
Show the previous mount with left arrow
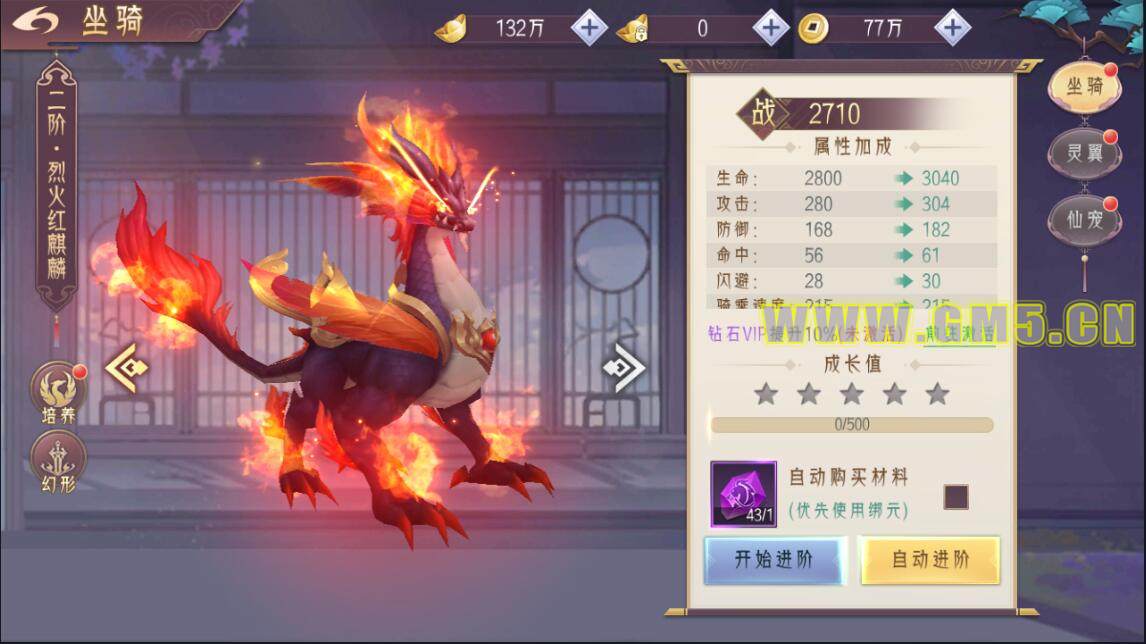[x=127, y=367]
